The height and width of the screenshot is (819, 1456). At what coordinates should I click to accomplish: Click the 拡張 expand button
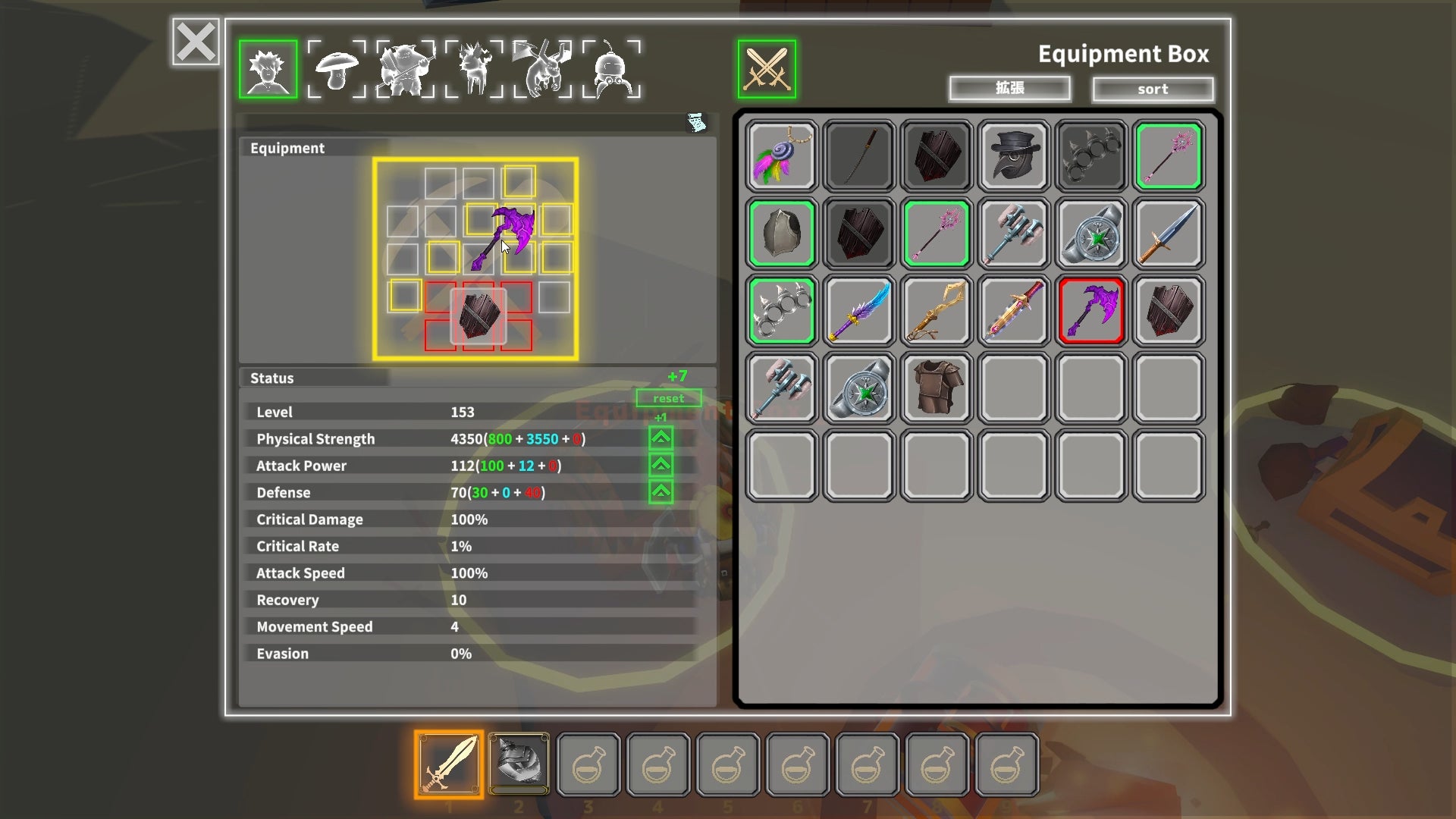click(x=1009, y=89)
